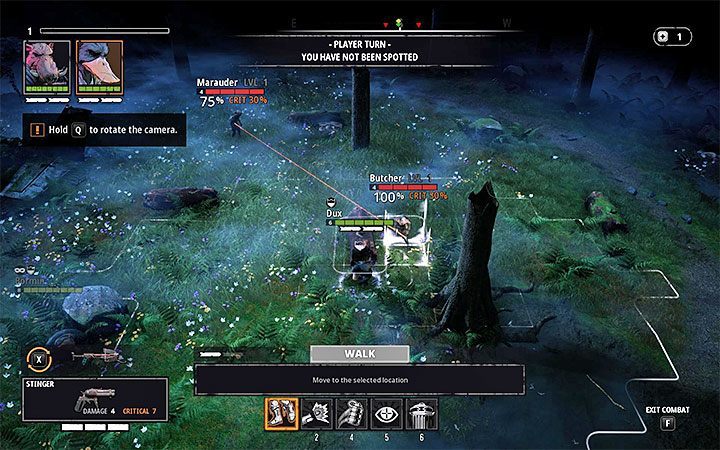Image resolution: width=720 pixels, height=450 pixels.
Task: Select the Stinger weapon panel
Action: pyautogui.click(x=96, y=398)
